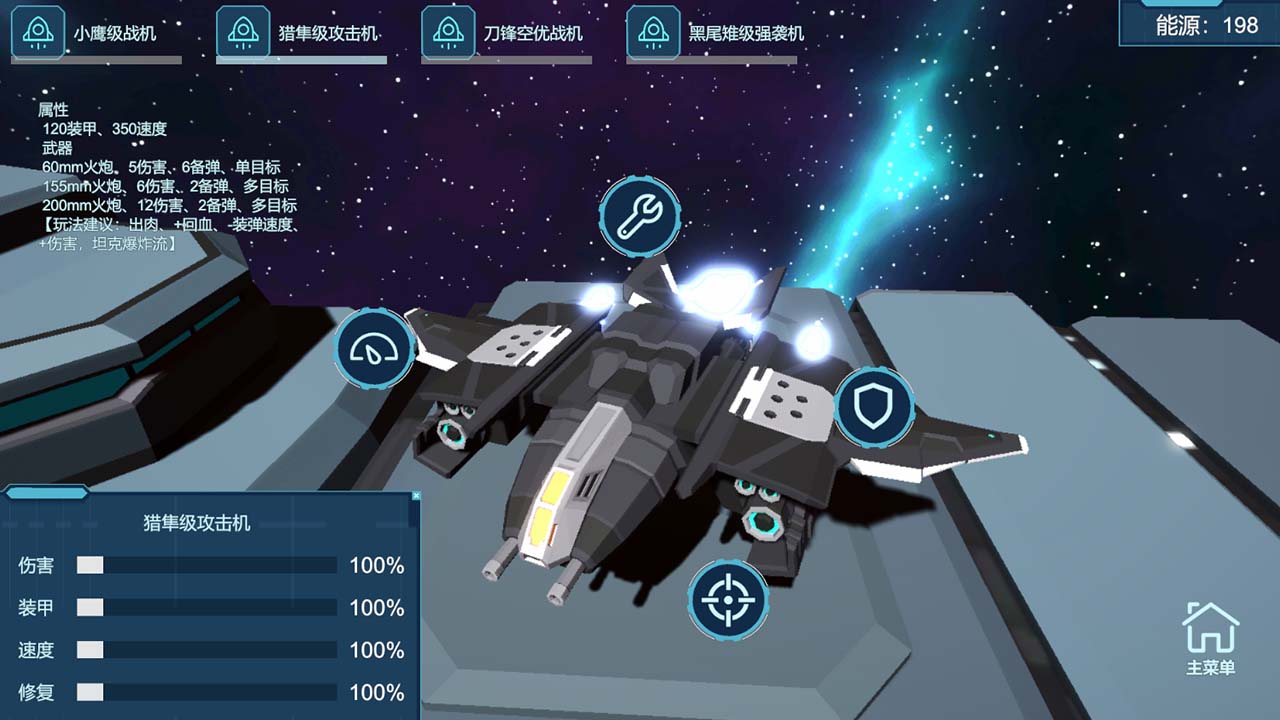Click the rocket icon on 小鹰级战机 tab
This screenshot has height=720, width=1280.
(x=38, y=30)
